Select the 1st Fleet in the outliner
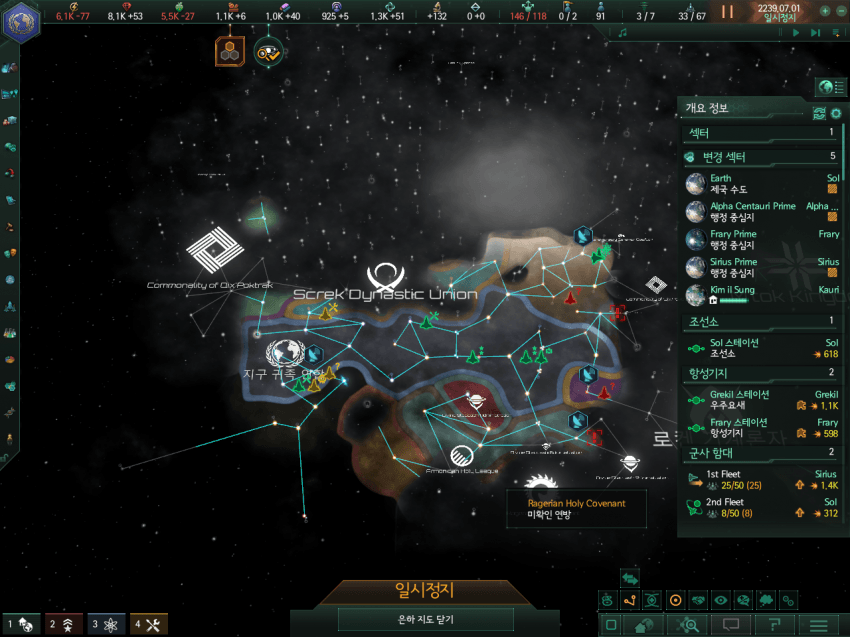The height and width of the screenshot is (637, 850). [762, 479]
